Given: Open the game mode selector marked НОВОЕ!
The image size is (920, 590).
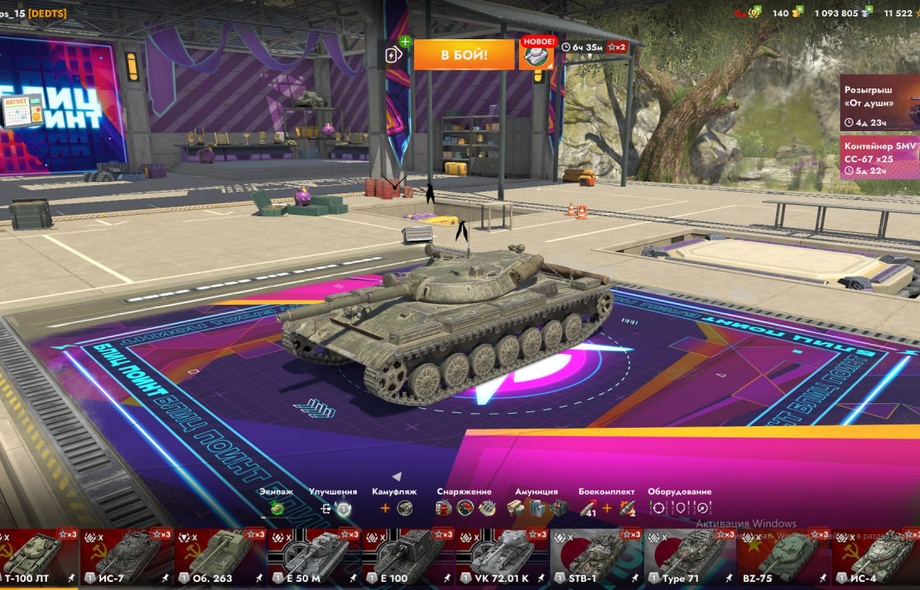Looking at the screenshot, I should pyautogui.click(x=536, y=54).
